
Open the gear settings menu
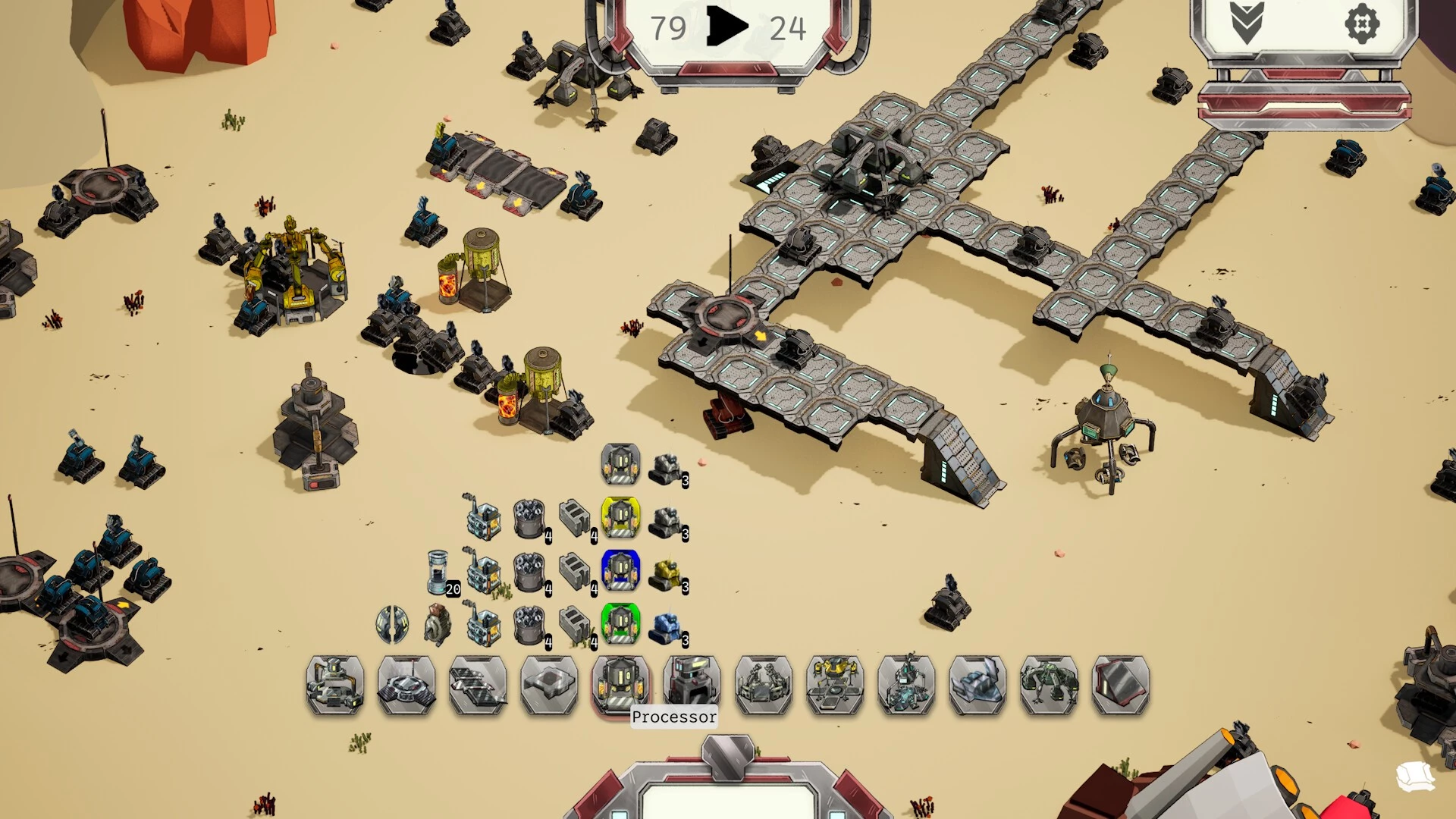click(1362, 24)
